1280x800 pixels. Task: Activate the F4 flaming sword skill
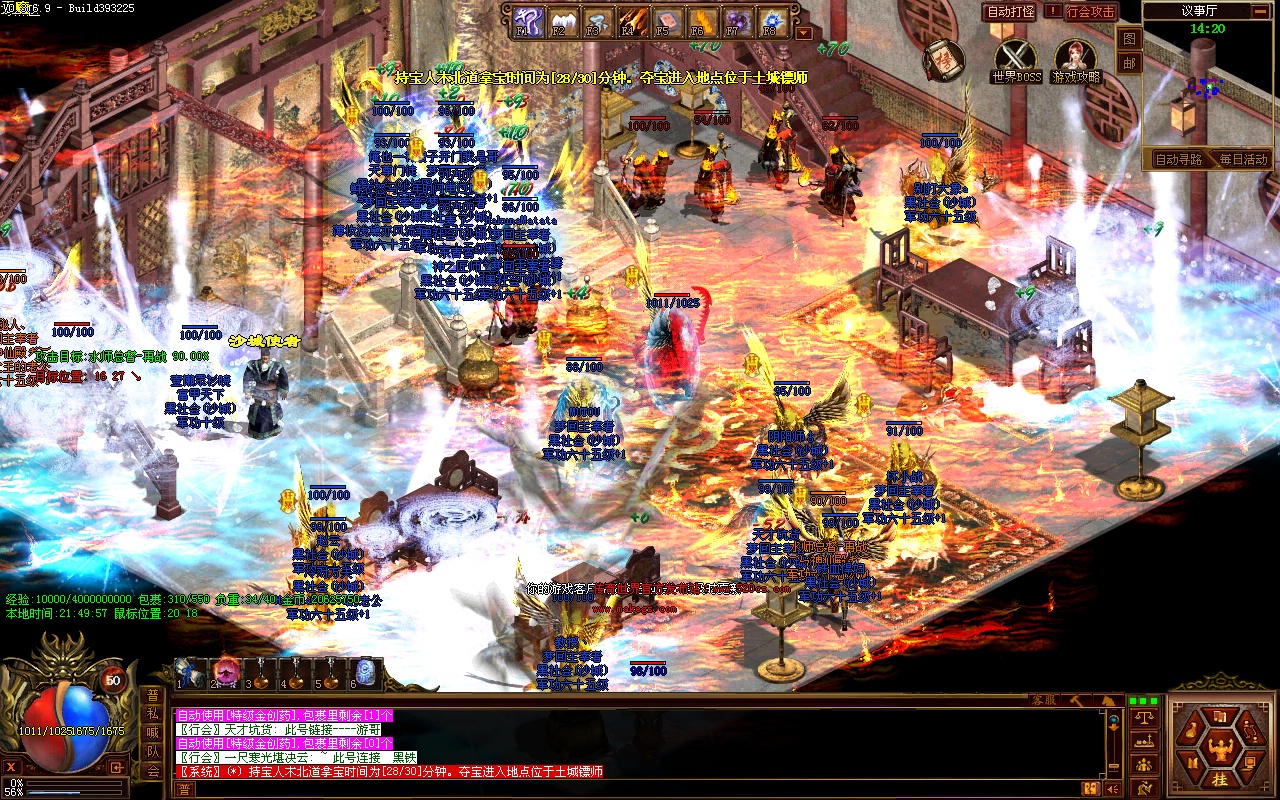tap(632, 19)
